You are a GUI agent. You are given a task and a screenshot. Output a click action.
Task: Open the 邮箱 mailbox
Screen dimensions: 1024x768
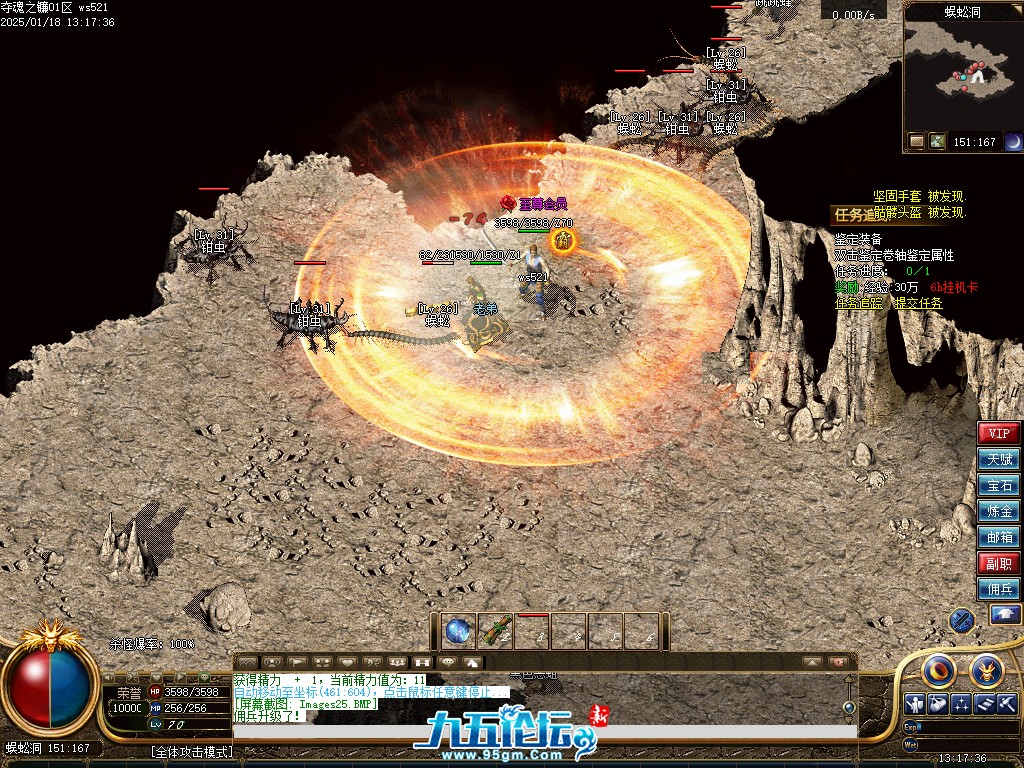point(999,537)
